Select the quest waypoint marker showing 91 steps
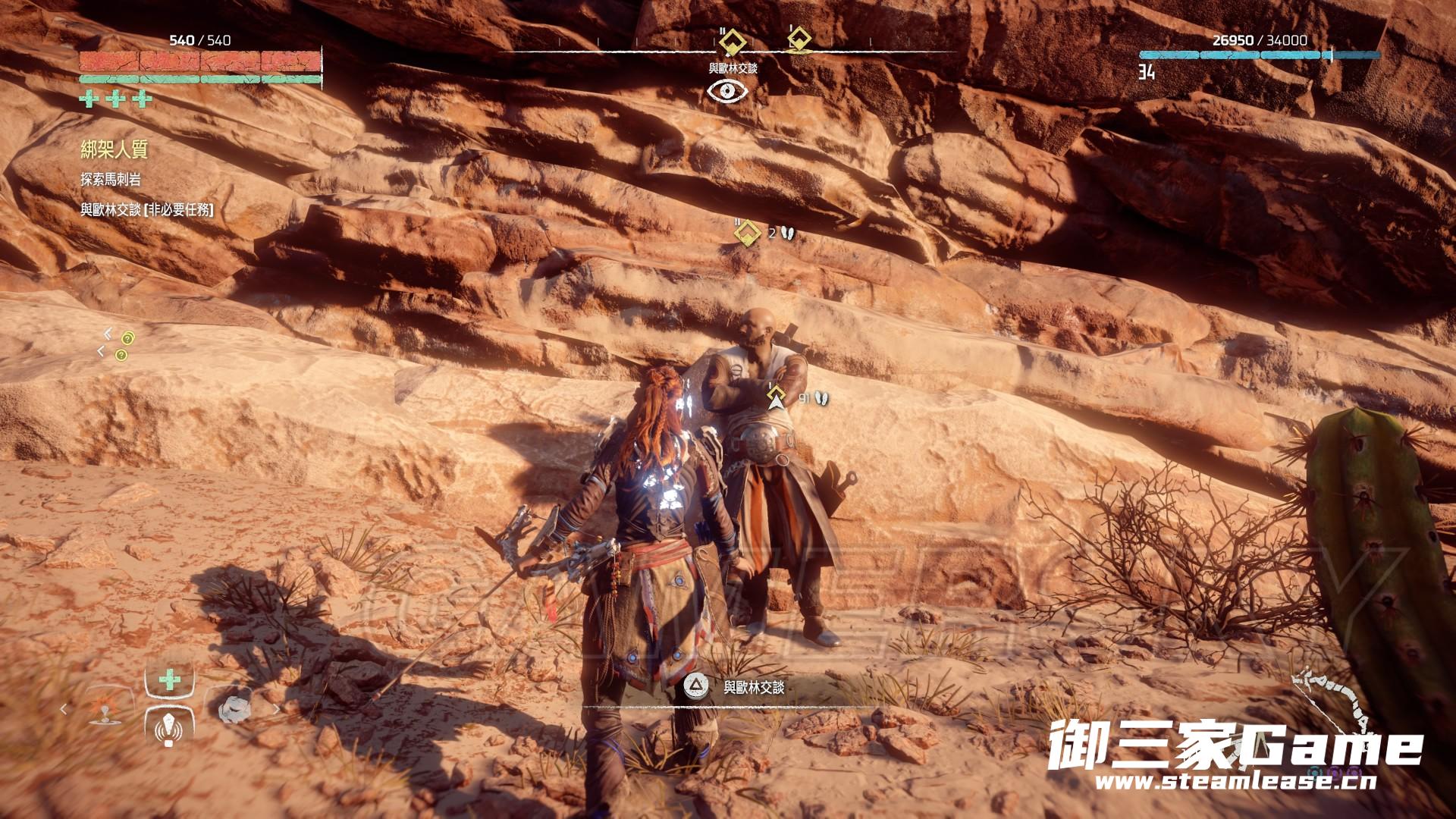 [775, 397]
